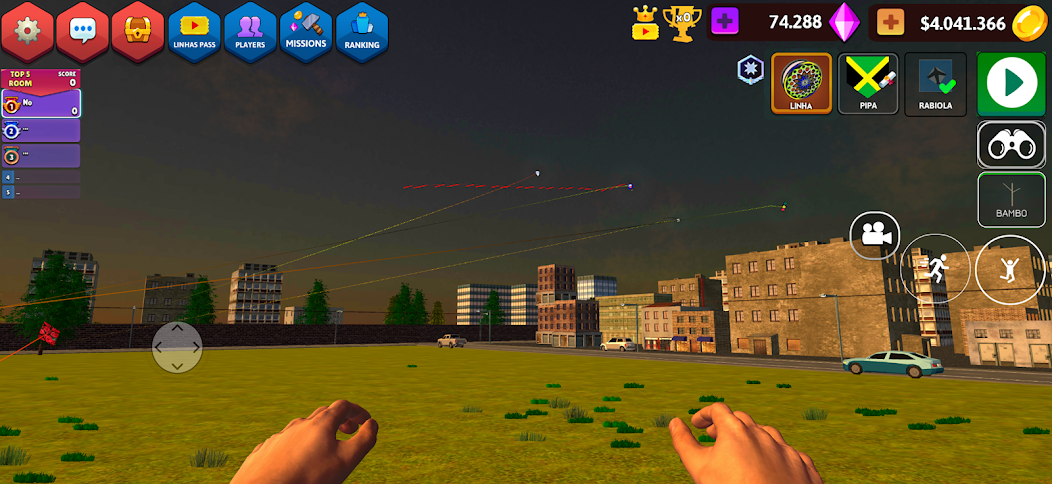Open the gold trophy icon
1052x484 pixels.
[x=683, y=23]
